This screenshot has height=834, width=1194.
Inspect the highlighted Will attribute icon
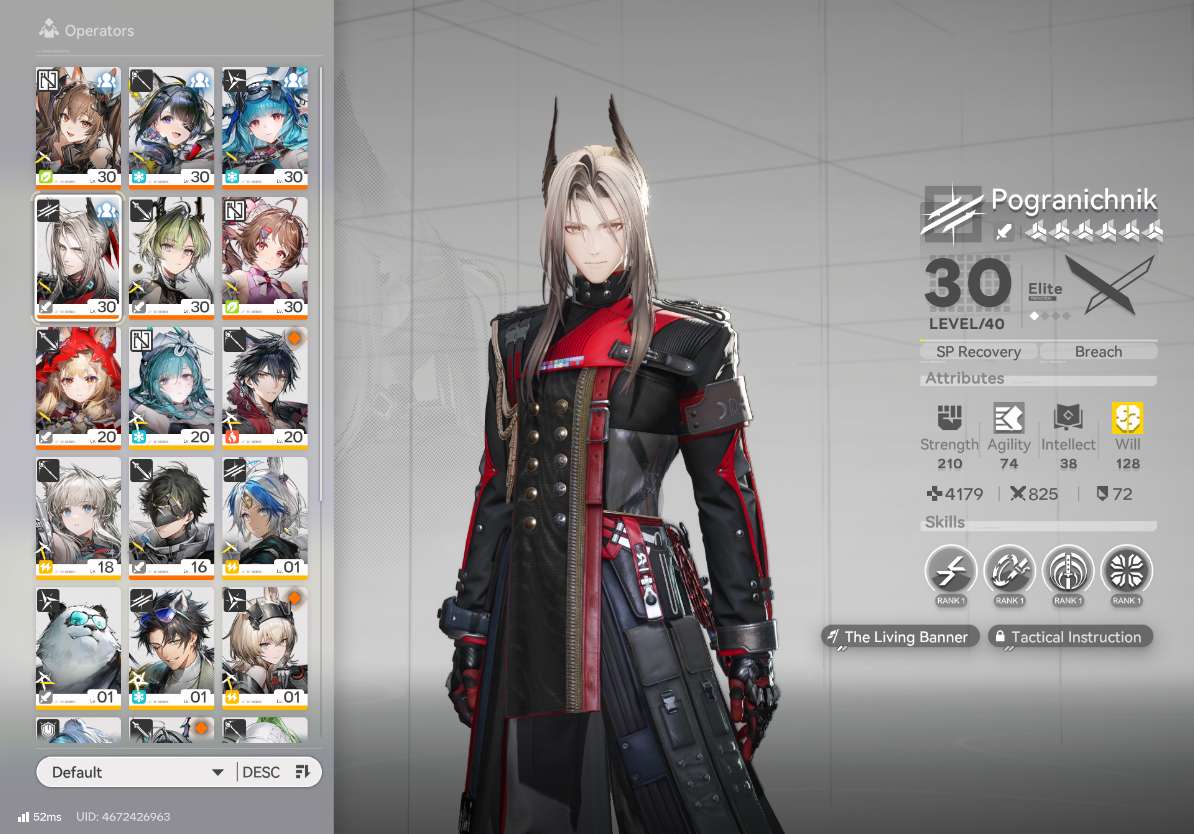coord(1127,419)
